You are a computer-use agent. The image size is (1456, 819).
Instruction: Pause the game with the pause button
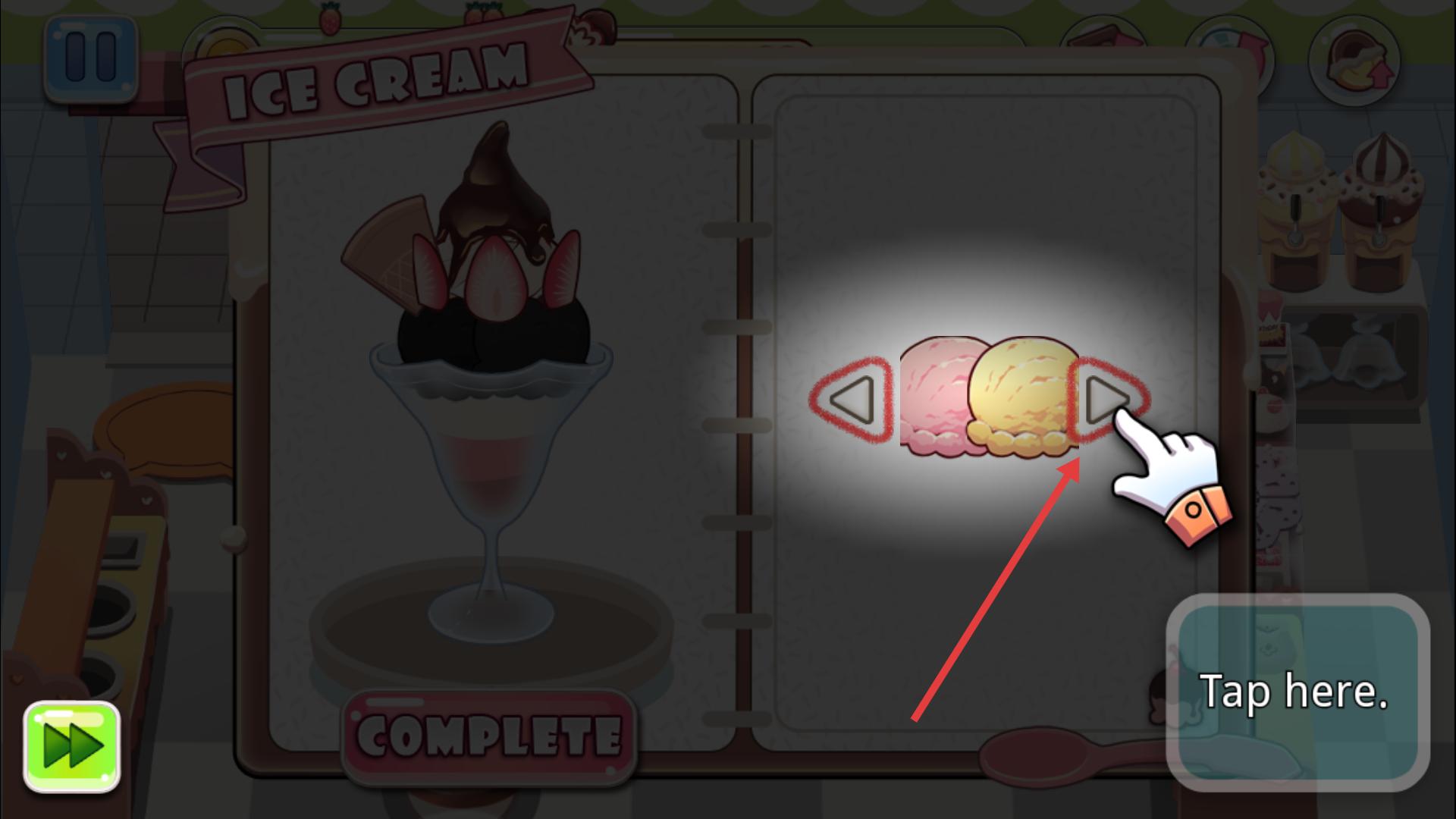click(x=91, y=58)
